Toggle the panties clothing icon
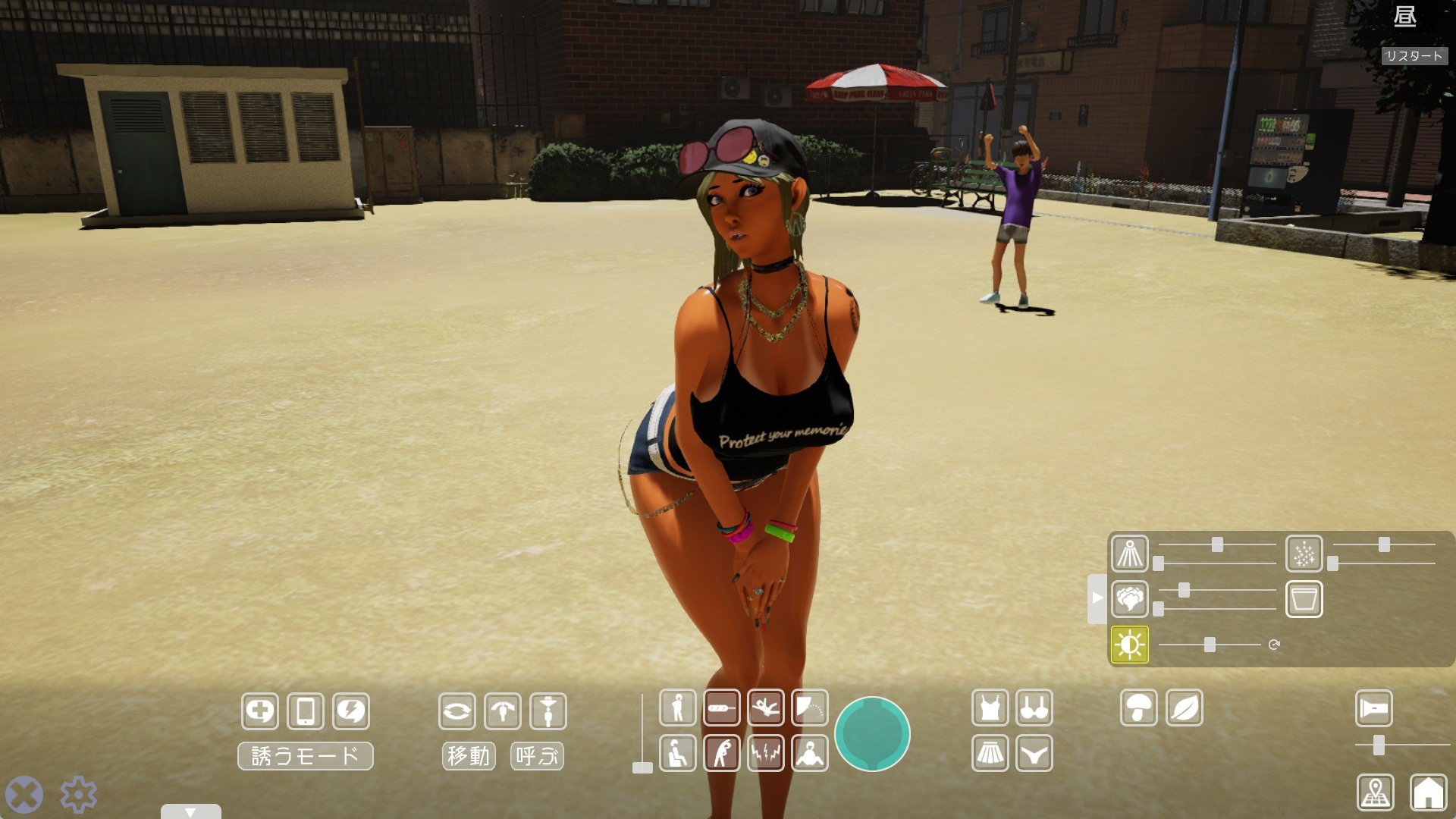This screenshot has width=1456, height=819. point(1034,753)
